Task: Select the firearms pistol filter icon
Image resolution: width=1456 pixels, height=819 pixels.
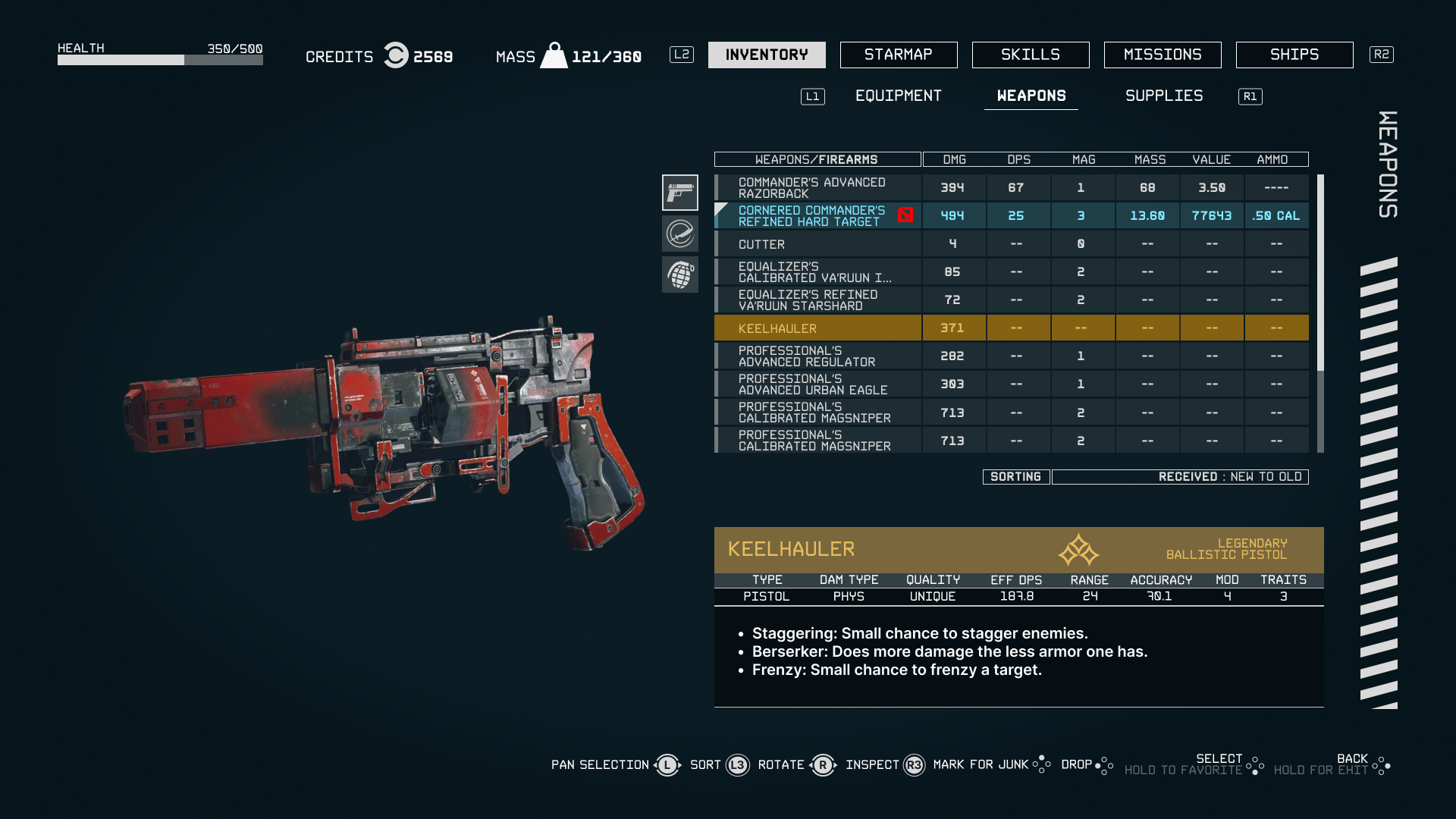Action: pos(680,193)
